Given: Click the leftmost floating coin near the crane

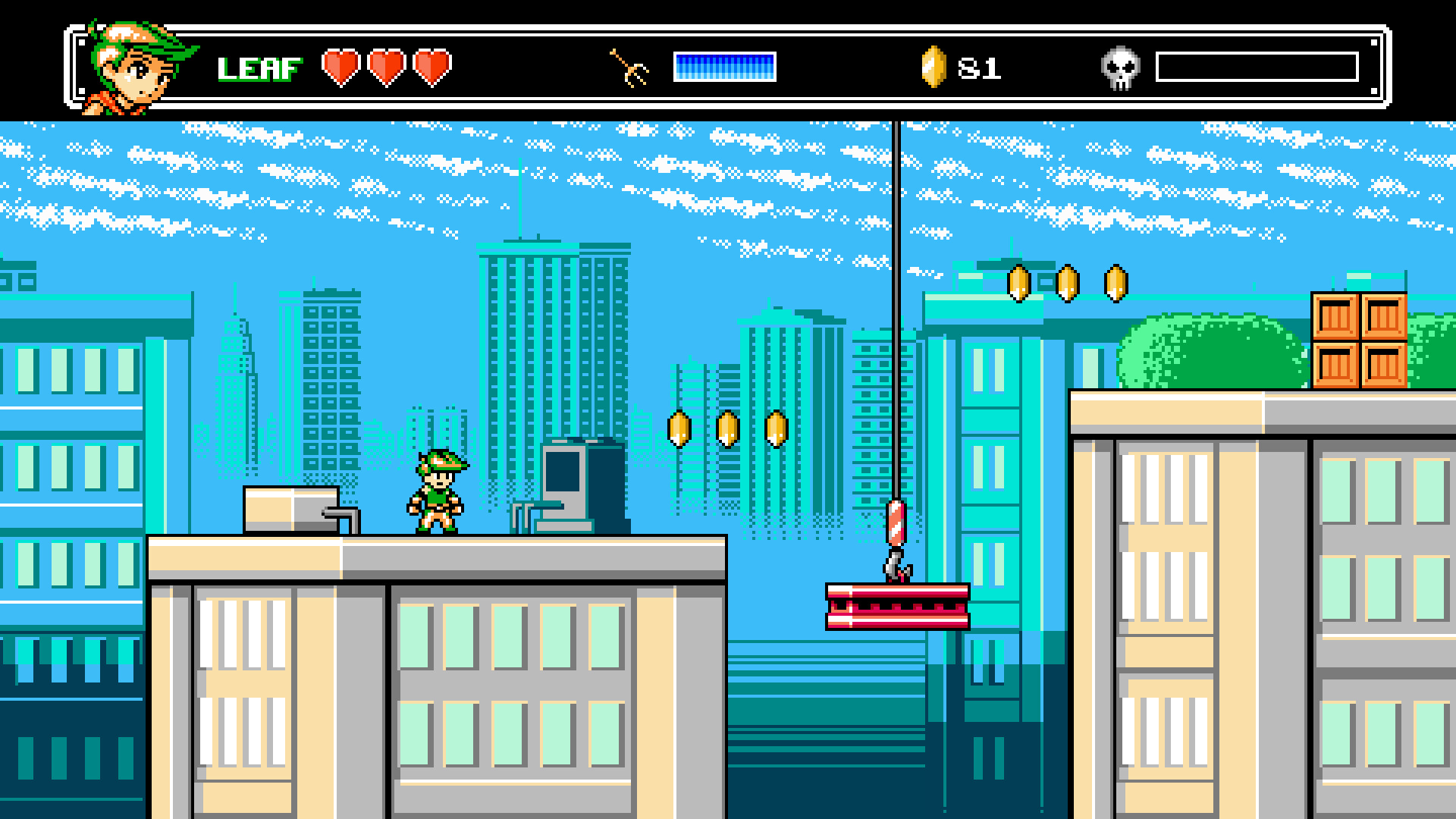Looking at the screenshot, I should coord(679,428).
